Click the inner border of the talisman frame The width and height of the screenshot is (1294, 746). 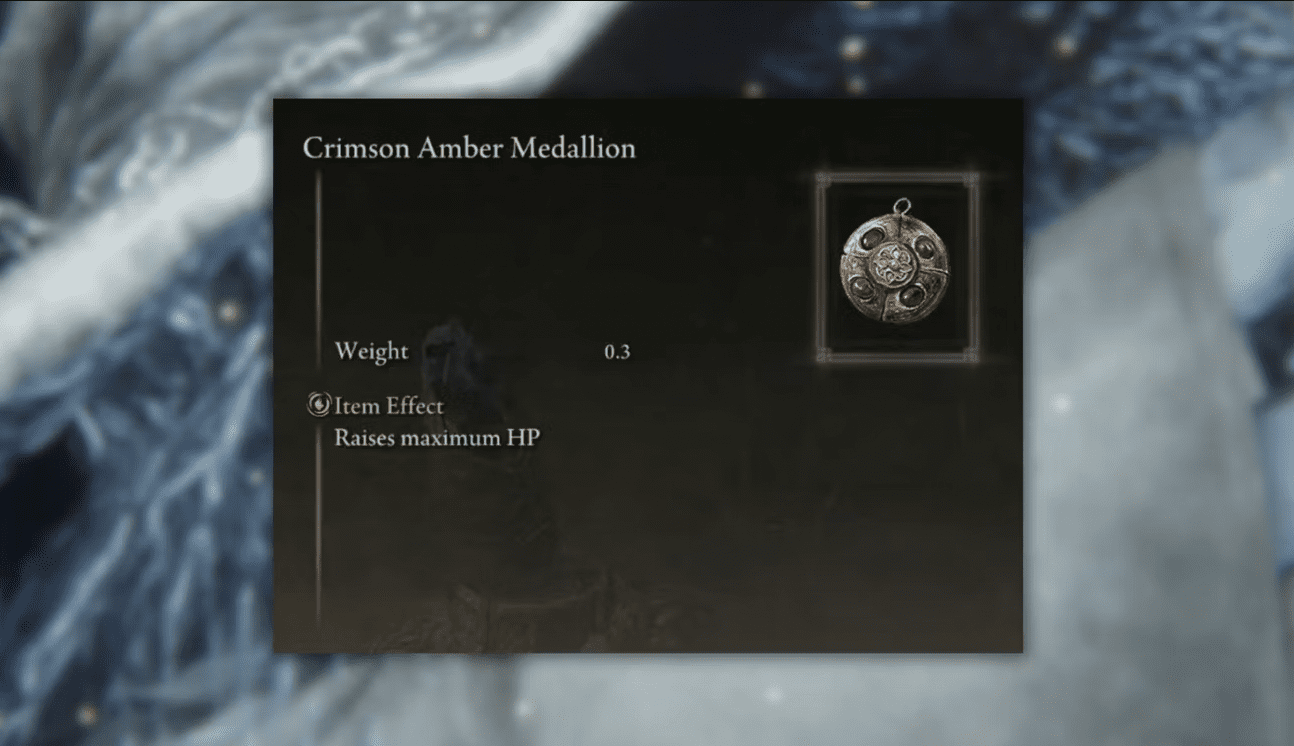[834, 265]
